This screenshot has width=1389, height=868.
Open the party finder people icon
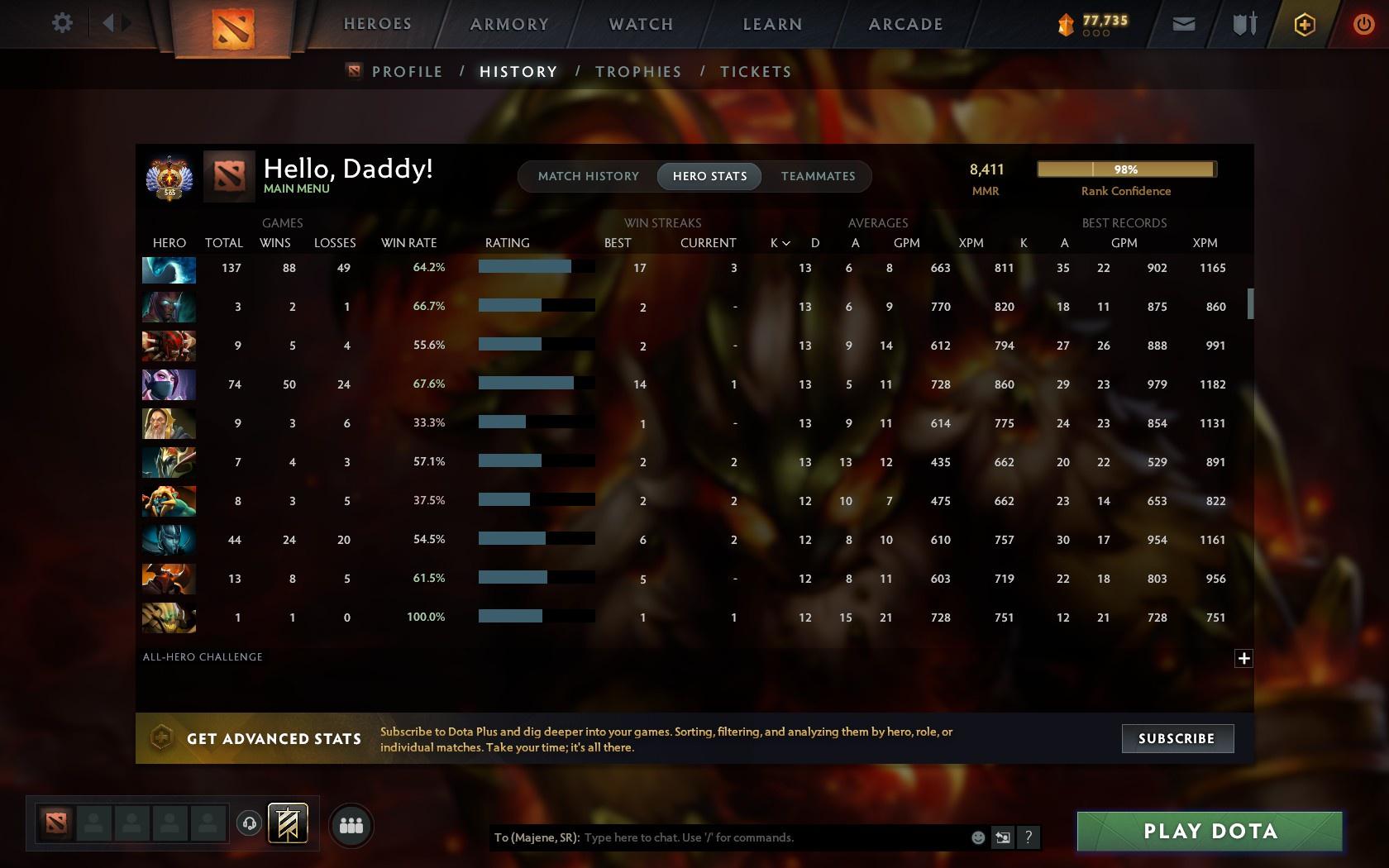351,824
